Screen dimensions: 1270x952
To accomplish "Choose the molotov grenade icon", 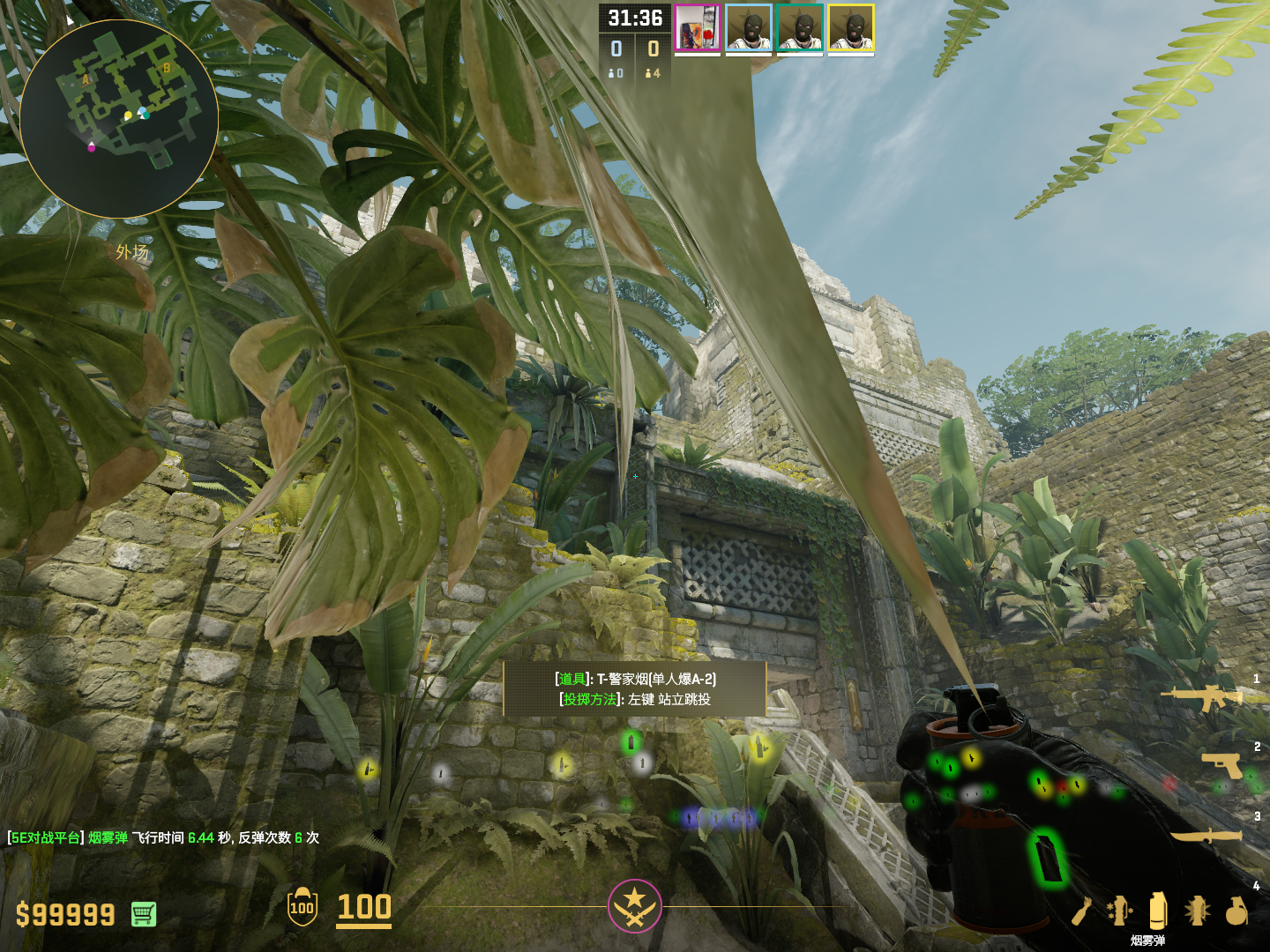I will (x=1082, y=911).
